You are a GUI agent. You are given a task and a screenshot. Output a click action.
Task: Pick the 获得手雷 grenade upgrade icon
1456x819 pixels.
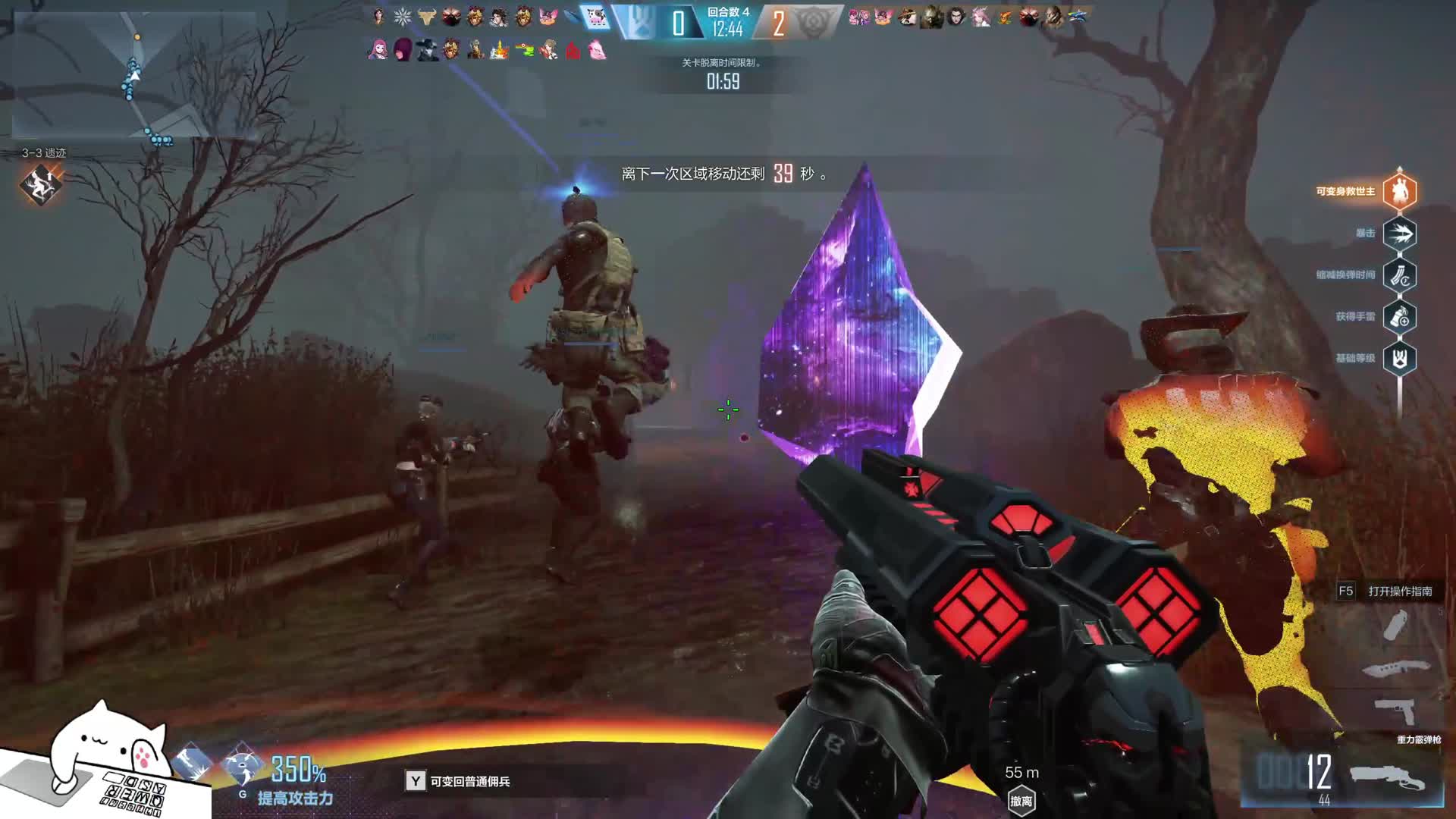1399,317
